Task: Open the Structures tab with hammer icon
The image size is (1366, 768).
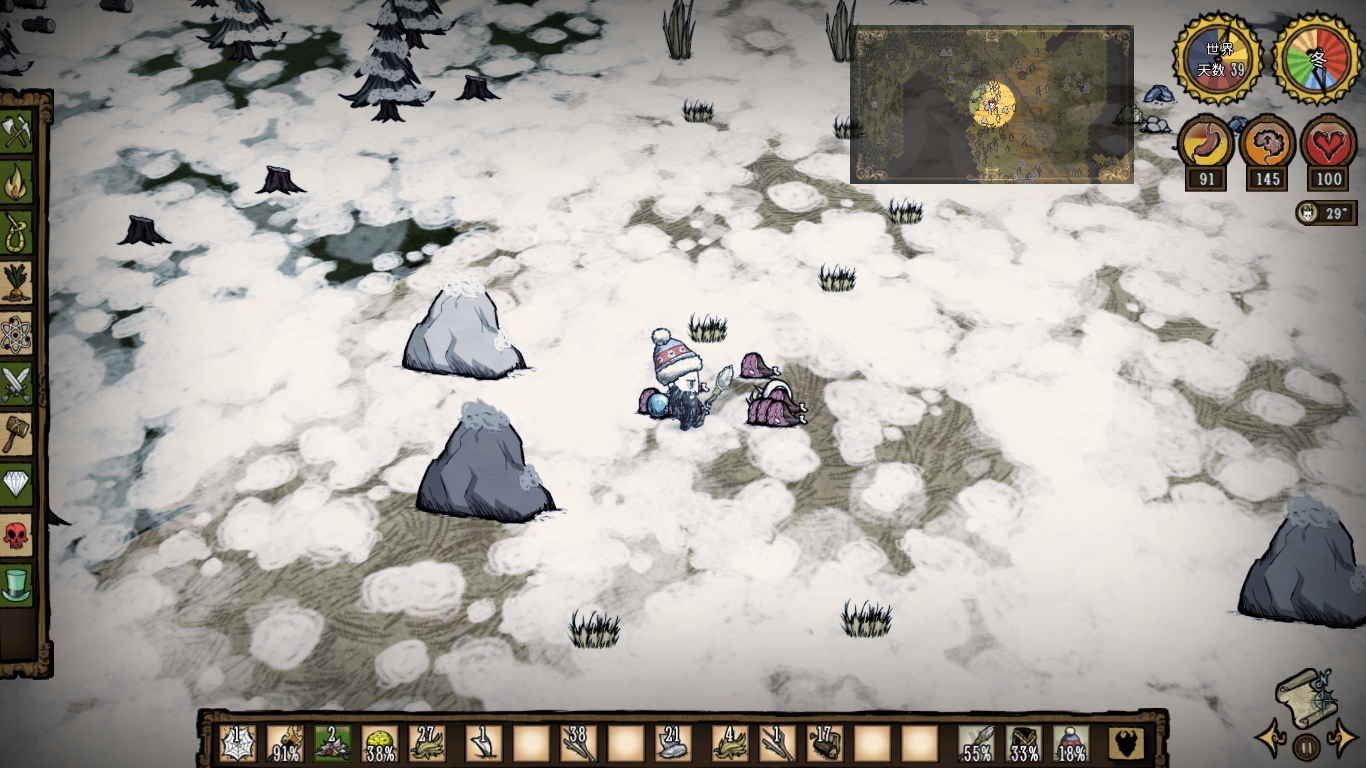Action: click(17, 434)
